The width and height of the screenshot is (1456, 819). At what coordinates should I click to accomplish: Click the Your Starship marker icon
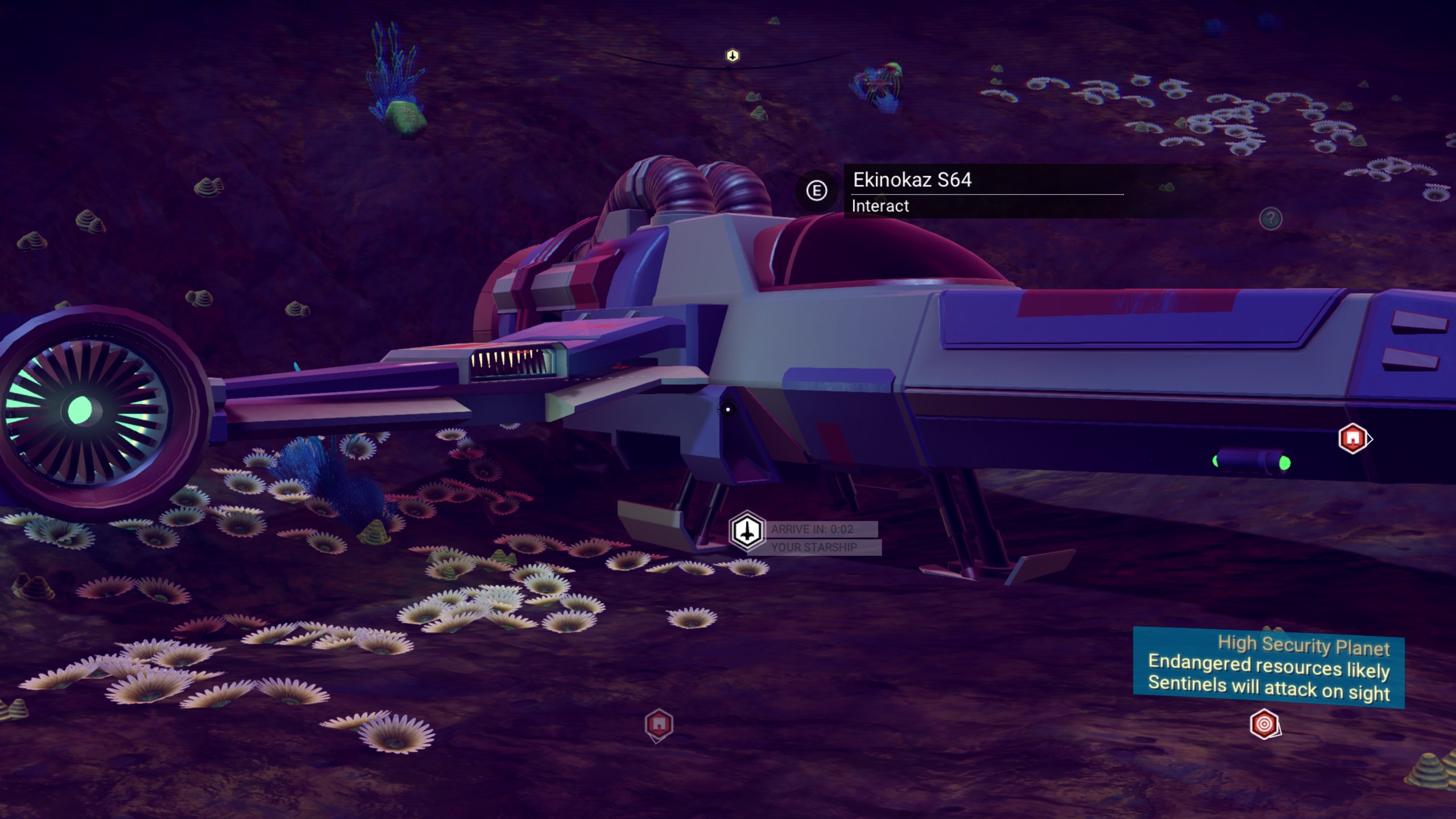[747, 531]
